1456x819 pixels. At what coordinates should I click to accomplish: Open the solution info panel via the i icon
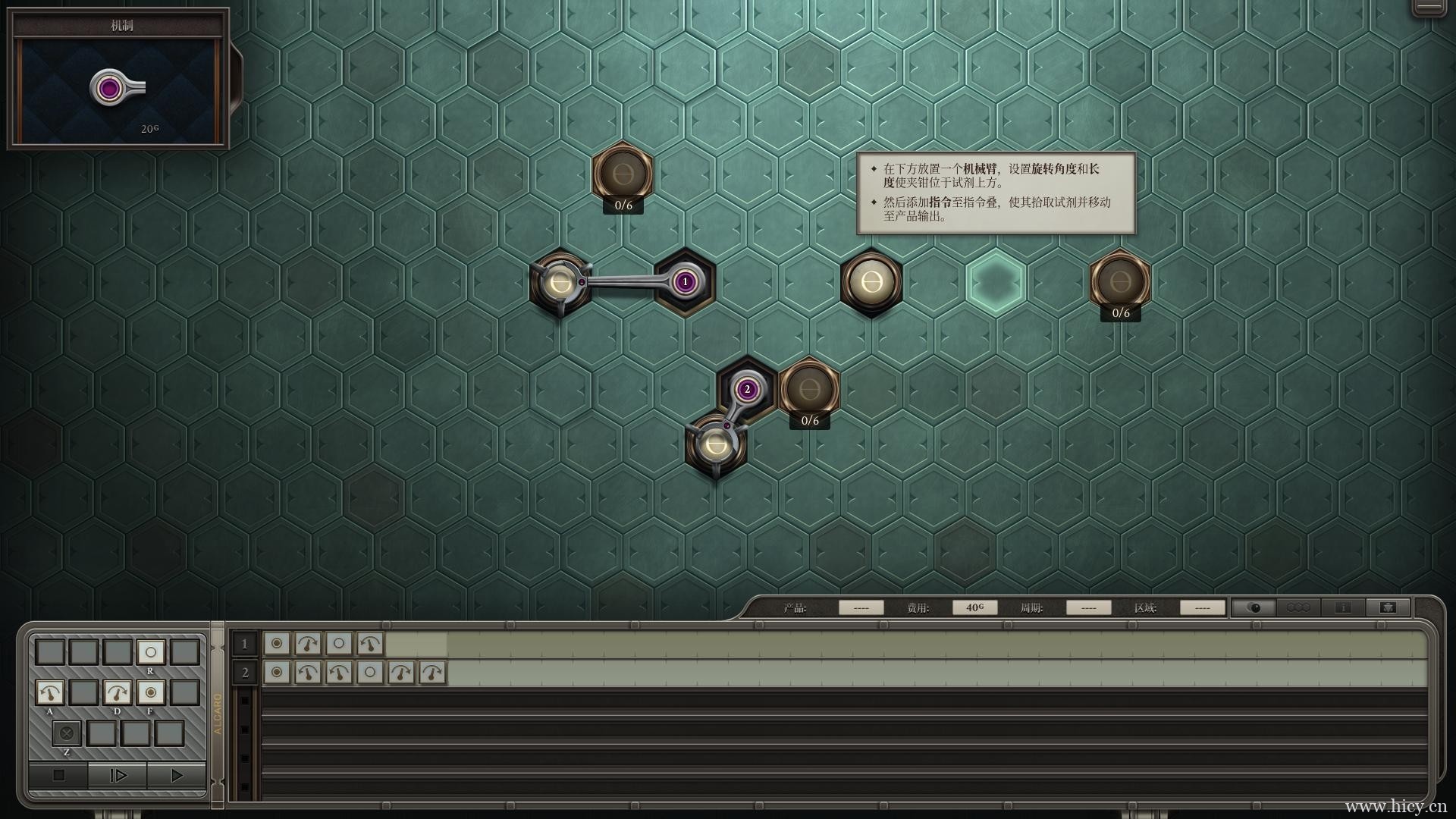pyautogui.click(x=1344, y=607)
